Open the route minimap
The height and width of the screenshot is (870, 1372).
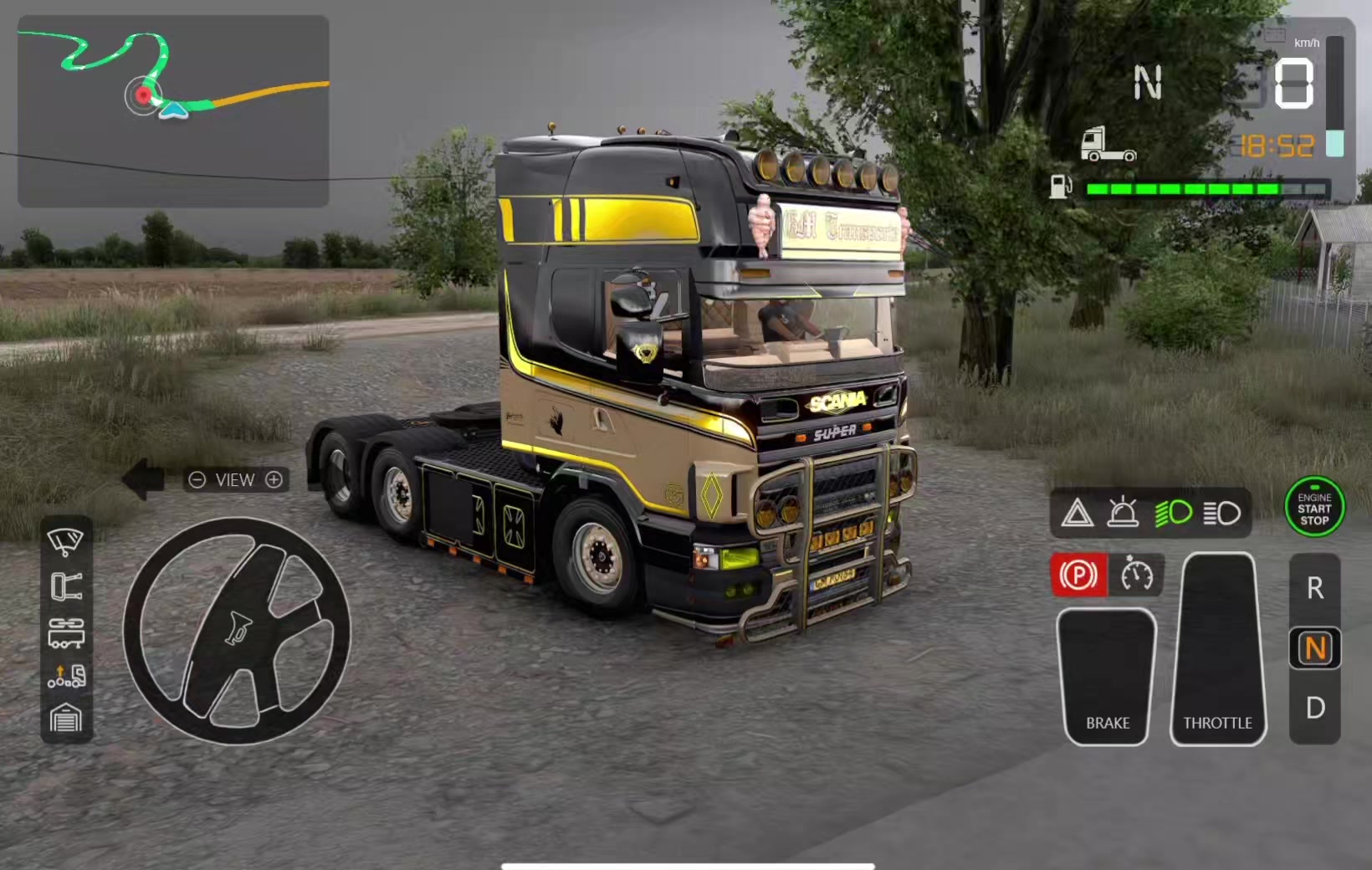coord(173,111)
